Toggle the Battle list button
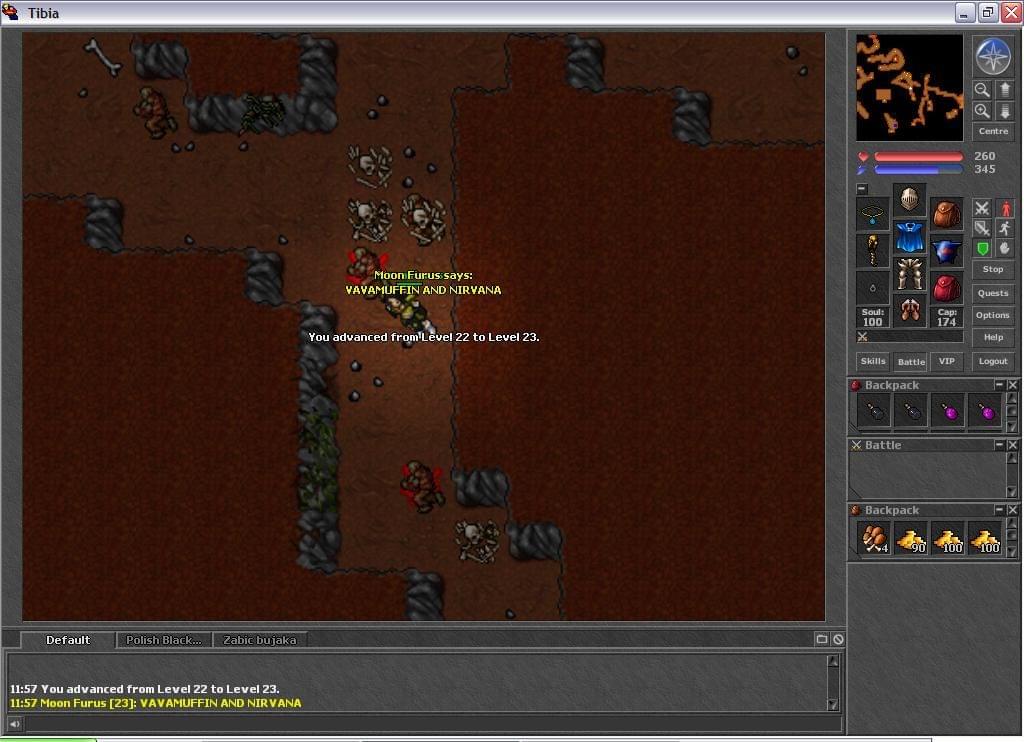 (x=911, y=361)
